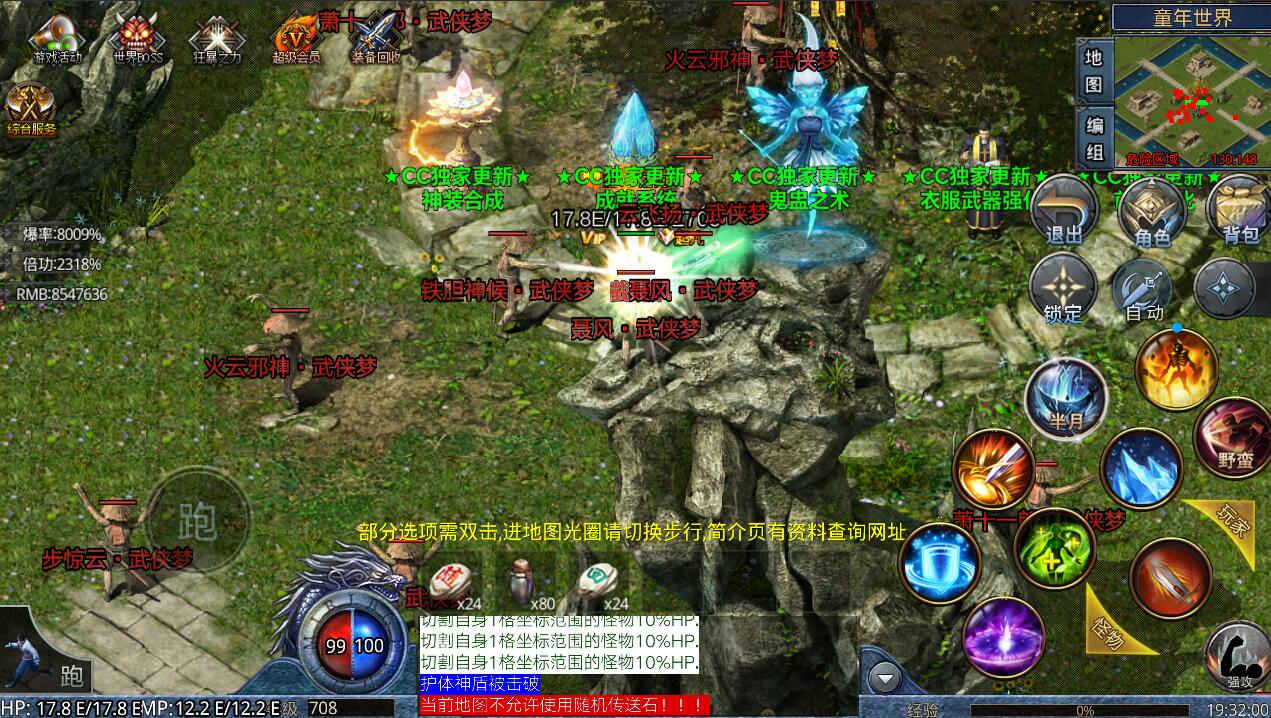Toggle 自动 auto-combat

coord(1144,289)
